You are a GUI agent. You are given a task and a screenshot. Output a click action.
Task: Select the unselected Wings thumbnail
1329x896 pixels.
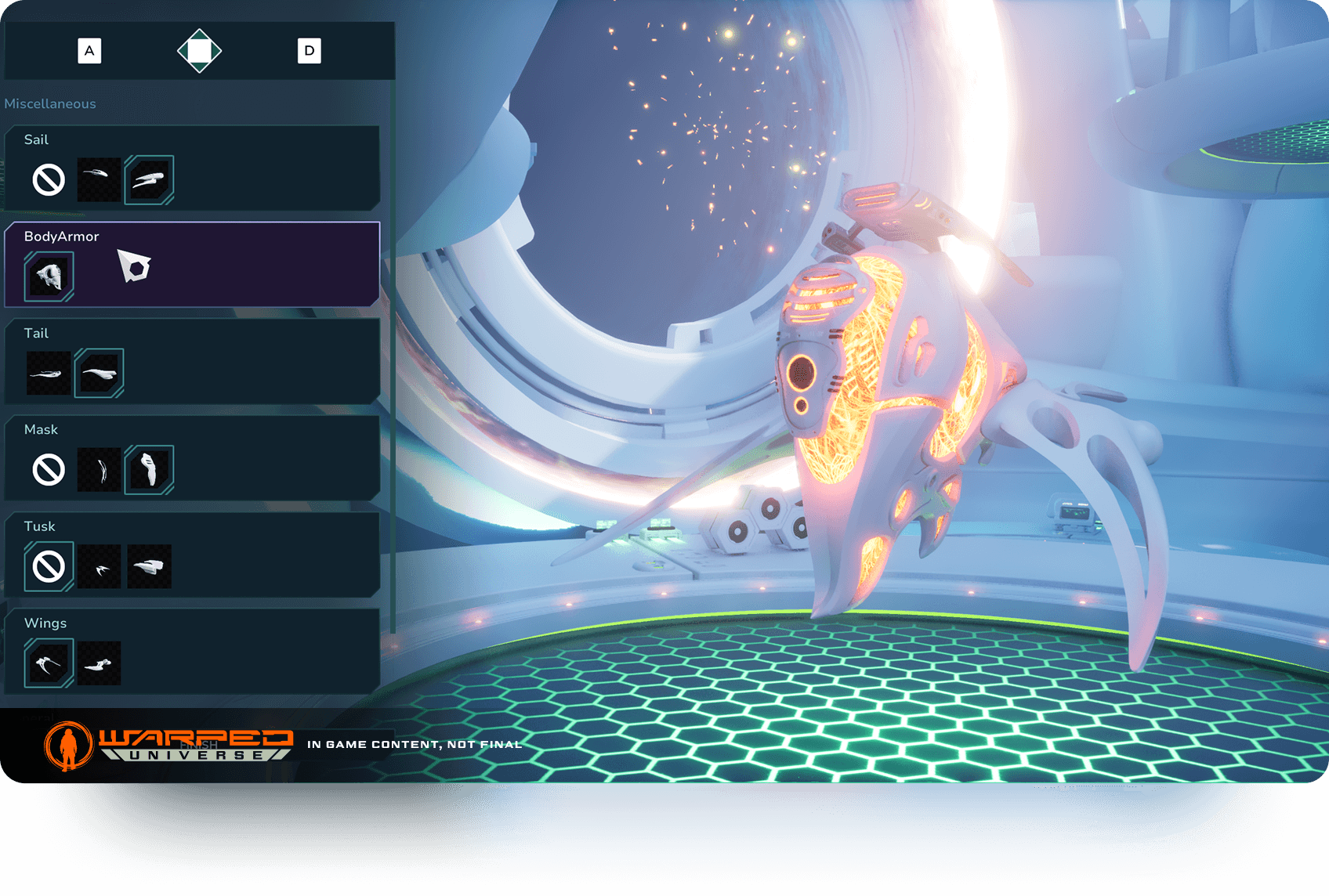coord(100,663)
